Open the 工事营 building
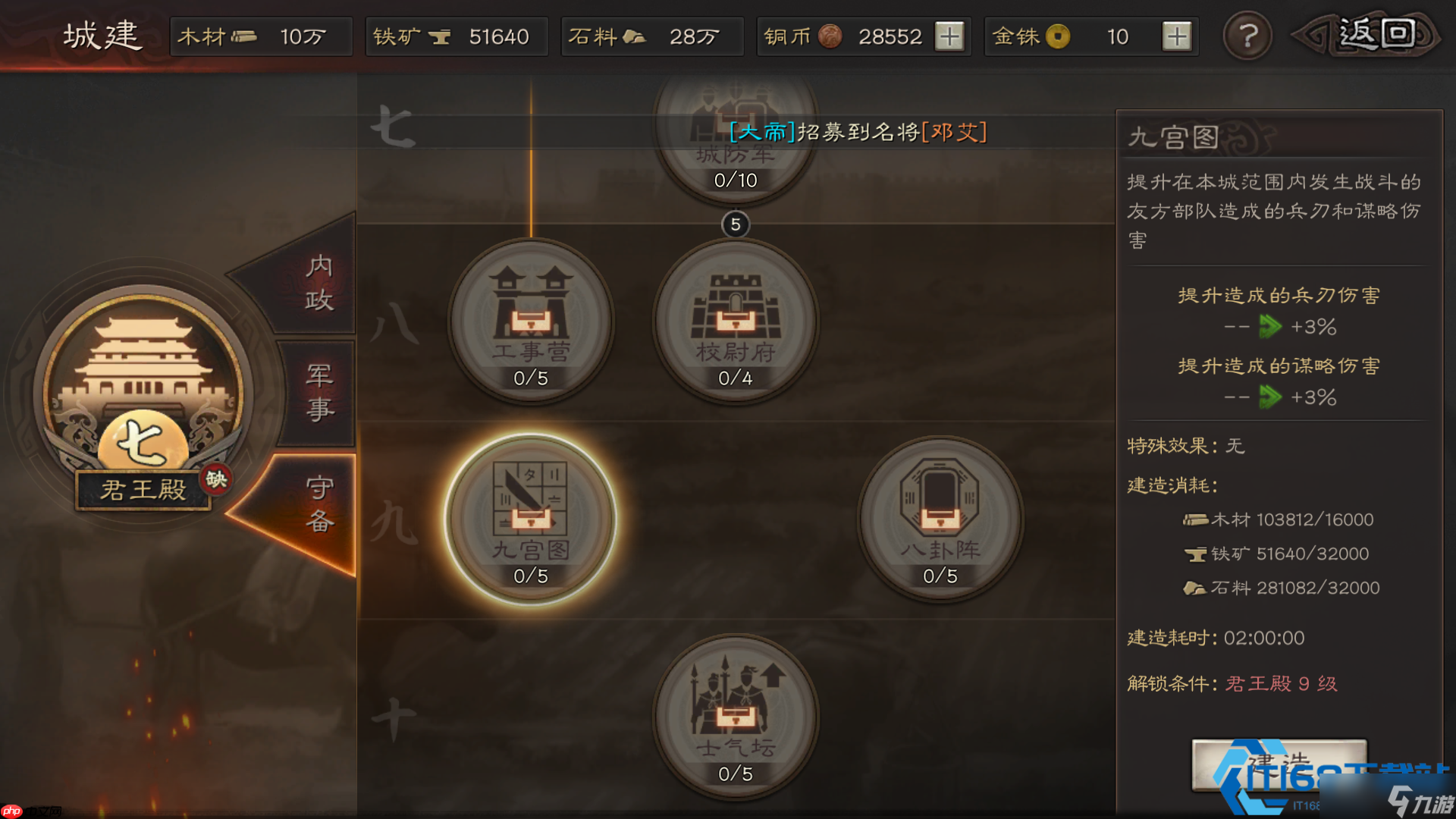The height and width of the screenshot is (819, 1456). coord(531,318)
